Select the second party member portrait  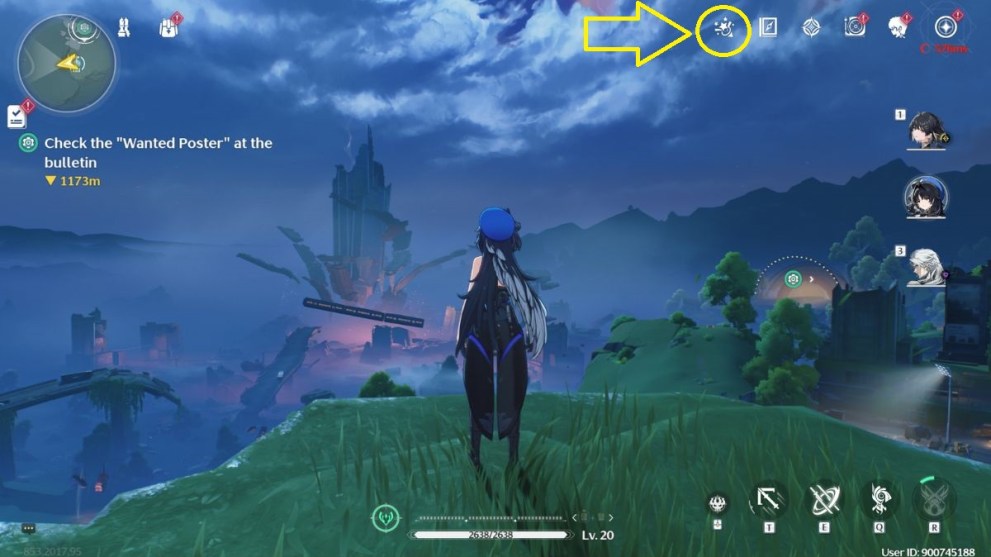point(926,199)
